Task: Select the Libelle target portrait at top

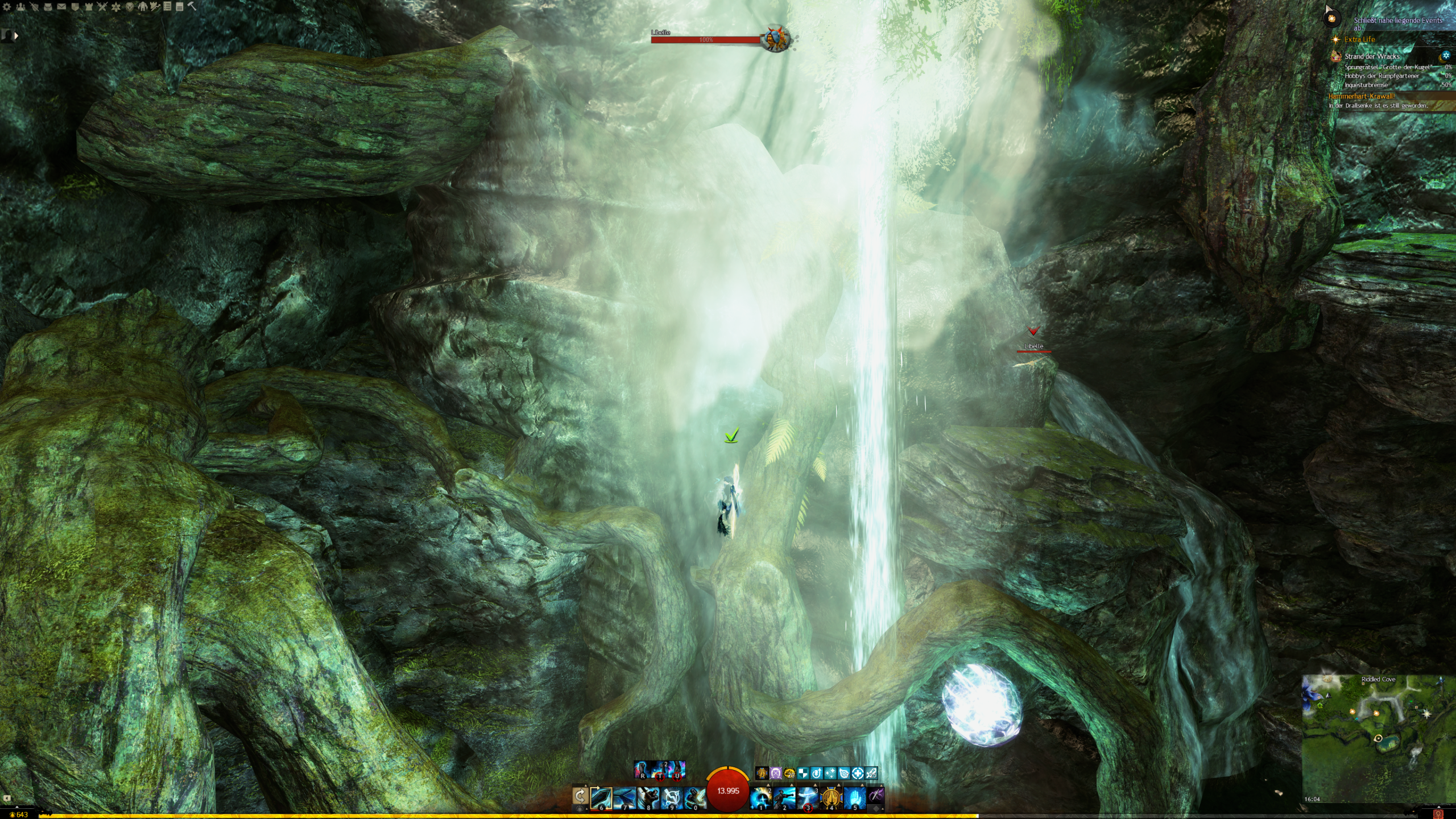Action: tap(776, 39)
